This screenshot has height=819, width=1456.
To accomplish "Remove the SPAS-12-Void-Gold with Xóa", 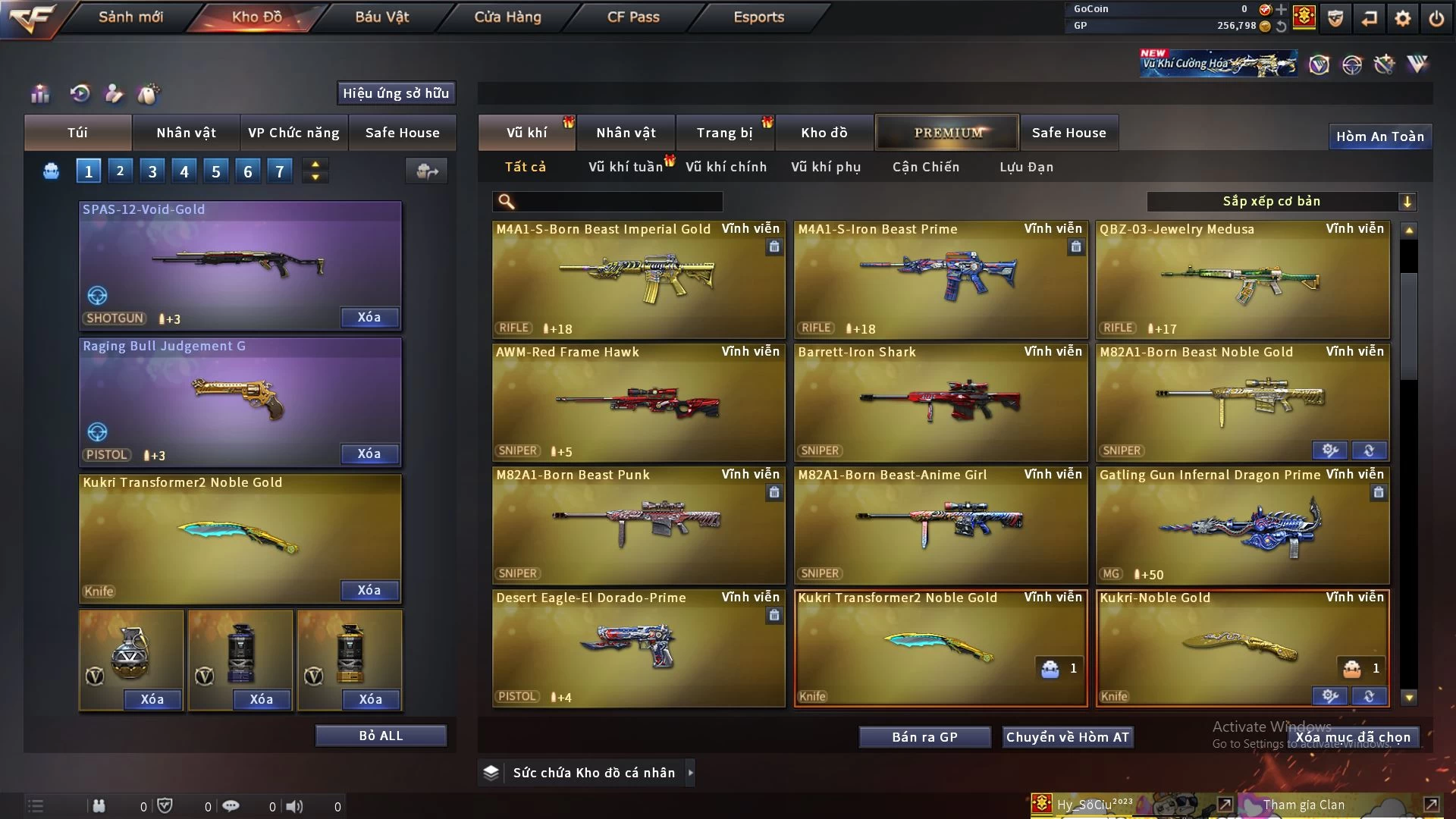I will (x=369, y=318).
